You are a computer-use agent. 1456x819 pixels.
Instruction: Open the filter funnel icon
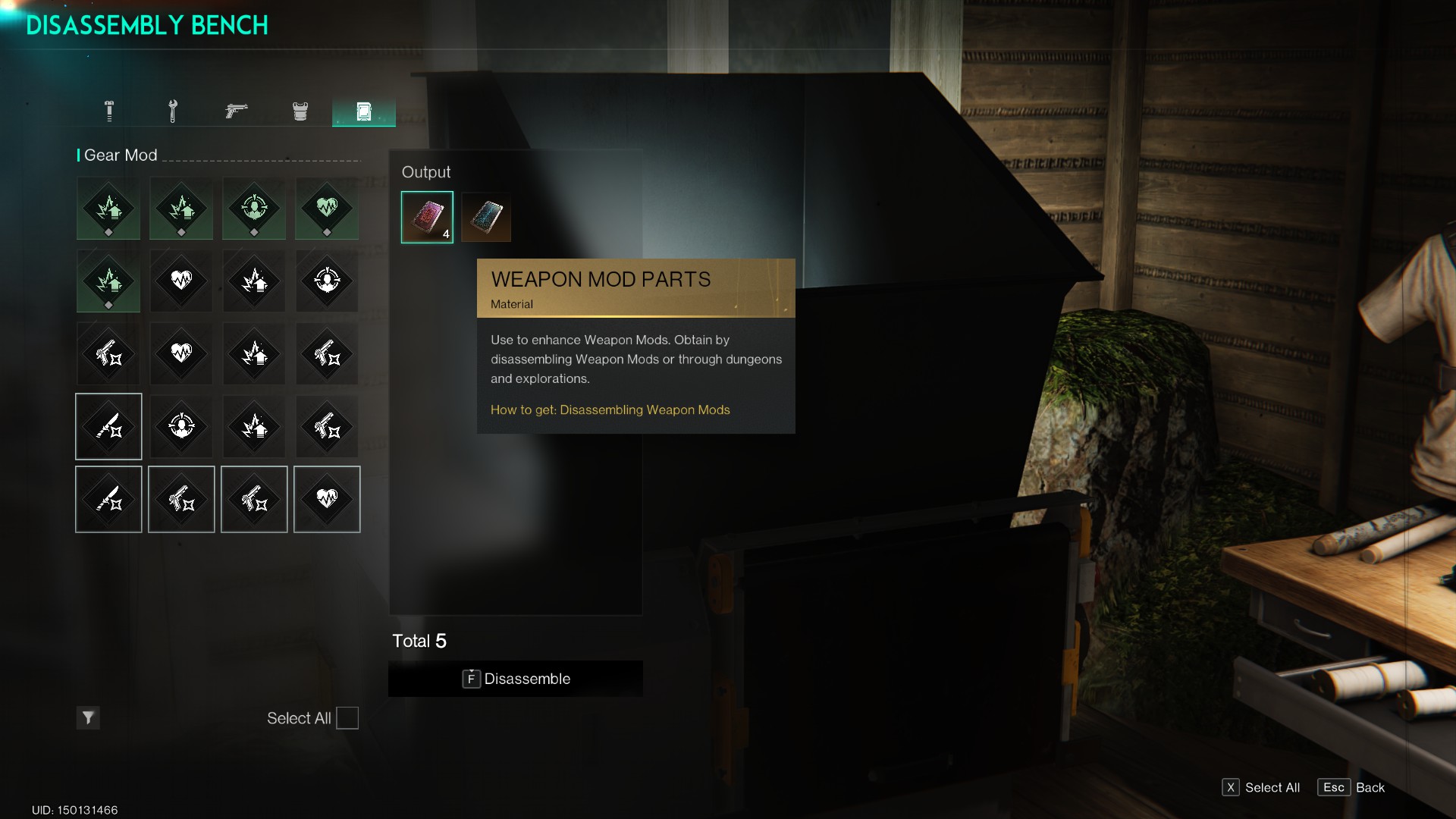87,717
